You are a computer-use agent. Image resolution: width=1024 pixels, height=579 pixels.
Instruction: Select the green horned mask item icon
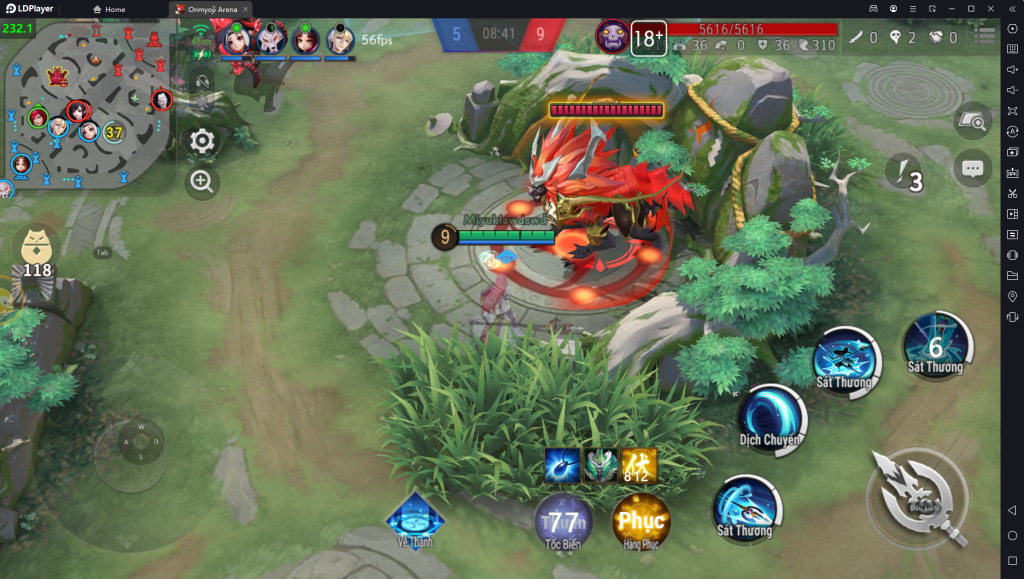click(601, 466)
